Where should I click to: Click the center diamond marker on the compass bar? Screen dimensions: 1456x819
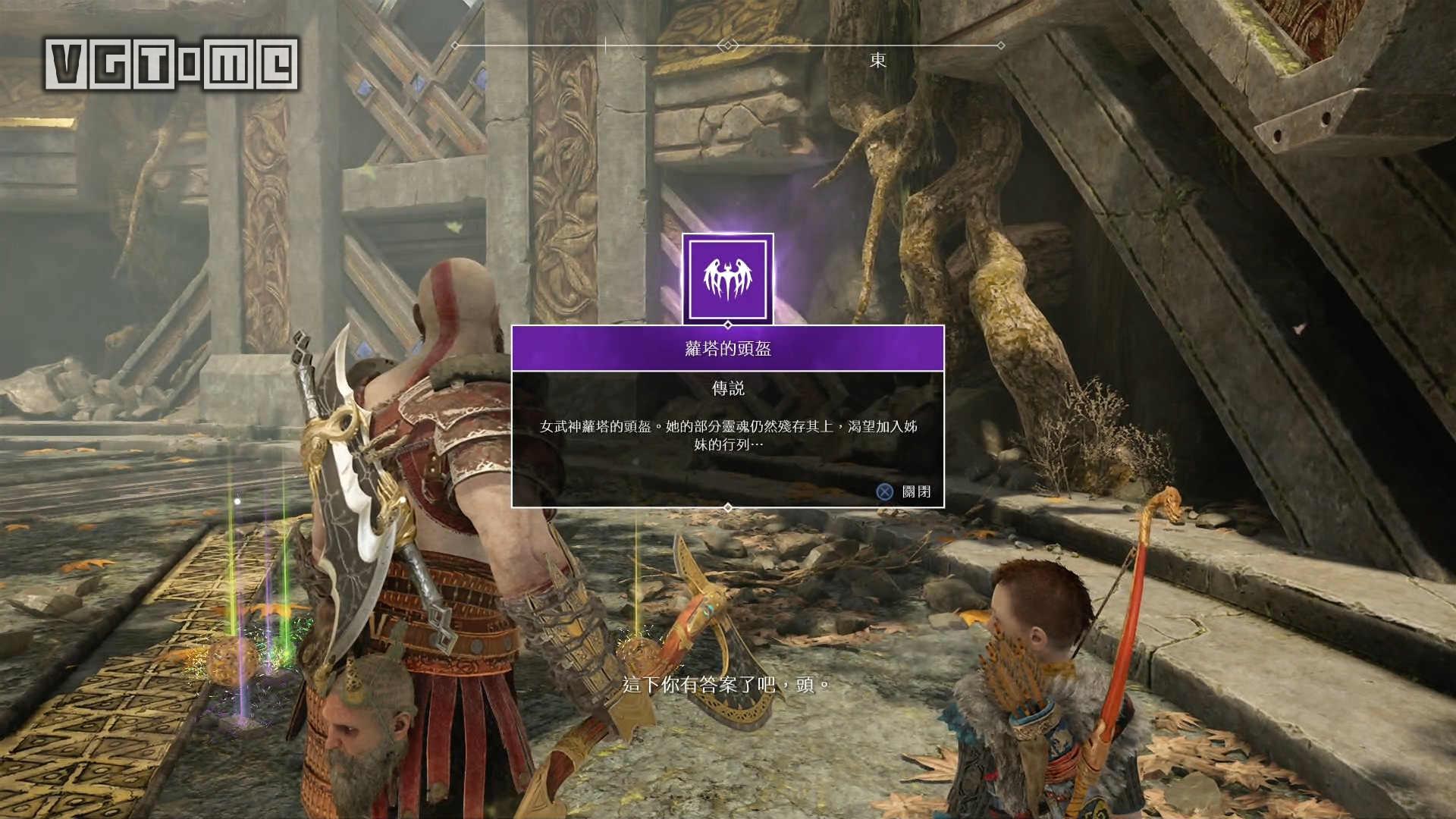tap(728, 44)
